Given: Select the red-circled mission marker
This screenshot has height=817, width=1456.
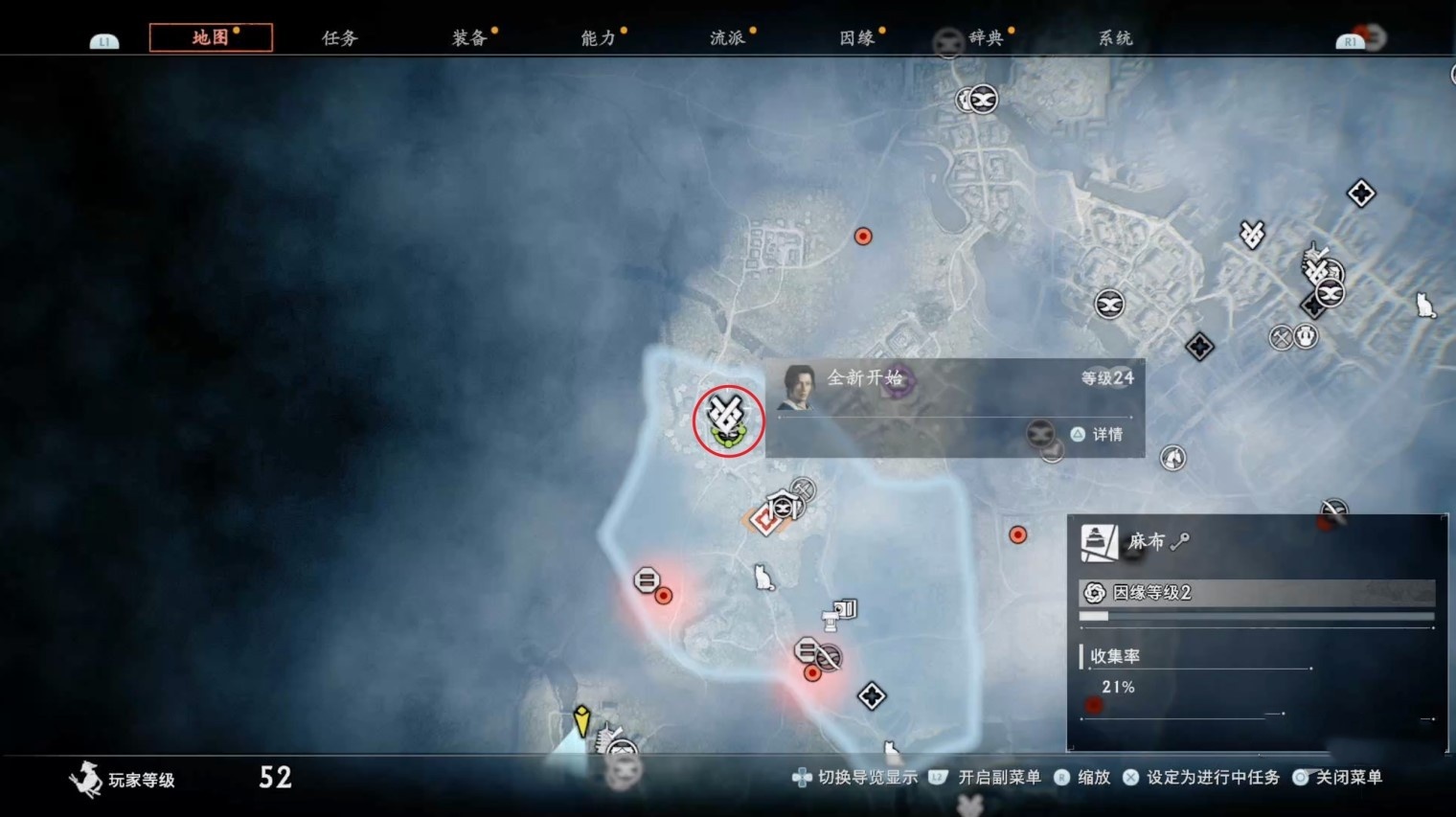Looking at the screenshot, I should (x=728, y=421).
